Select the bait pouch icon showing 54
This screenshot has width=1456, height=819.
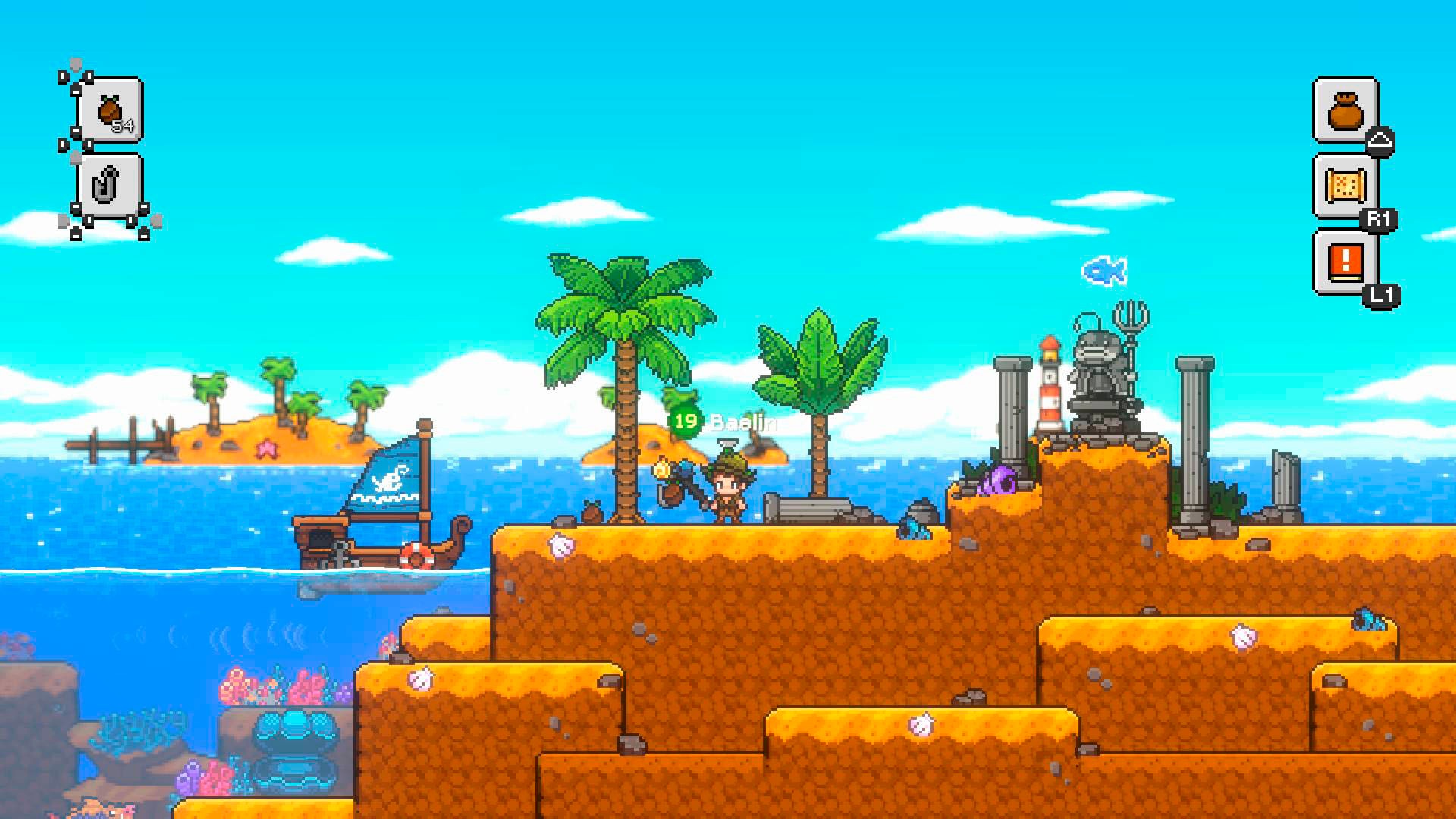(x=111, y=111)
